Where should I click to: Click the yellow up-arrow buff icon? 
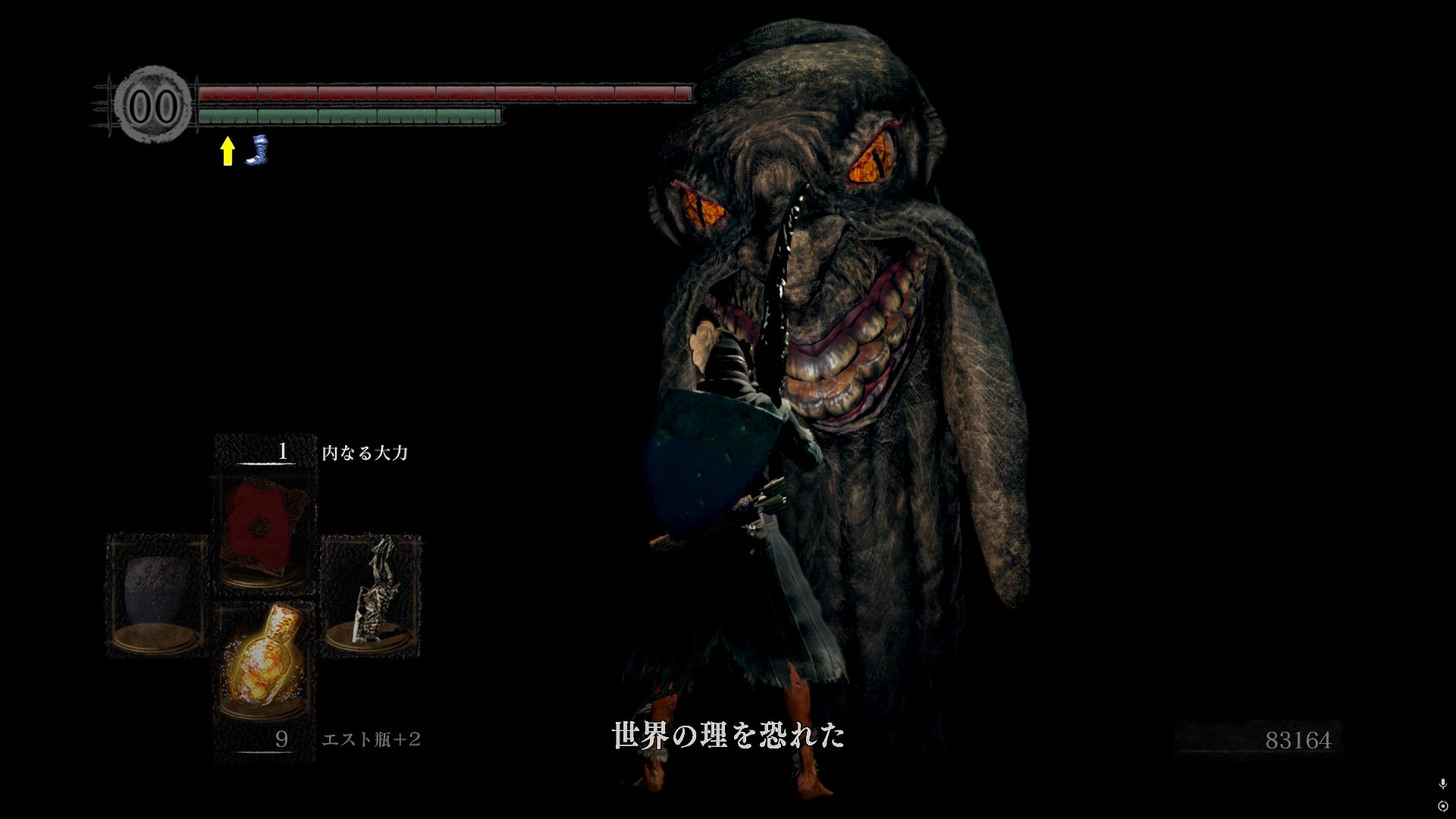click(x=227, y=151)
